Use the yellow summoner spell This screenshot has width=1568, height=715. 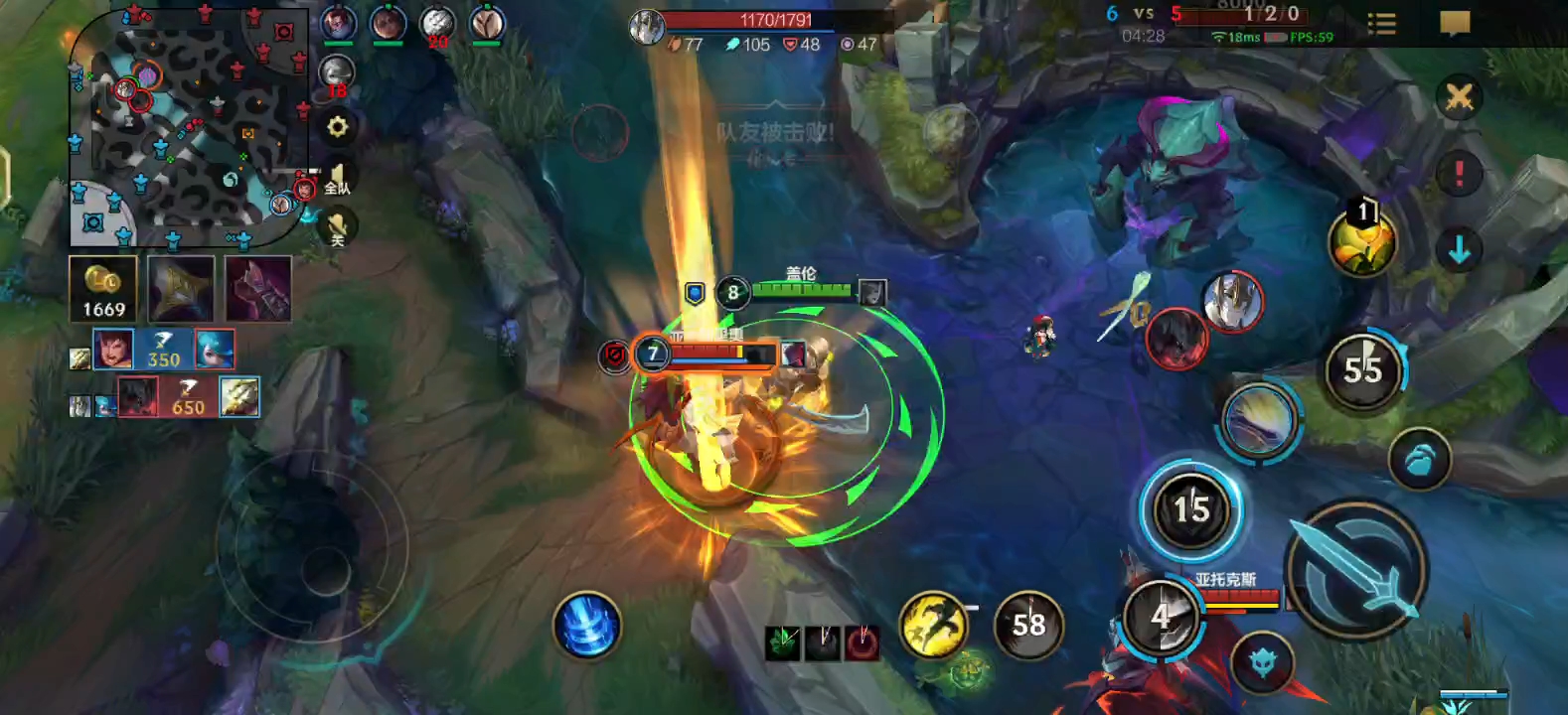point(932,626)
